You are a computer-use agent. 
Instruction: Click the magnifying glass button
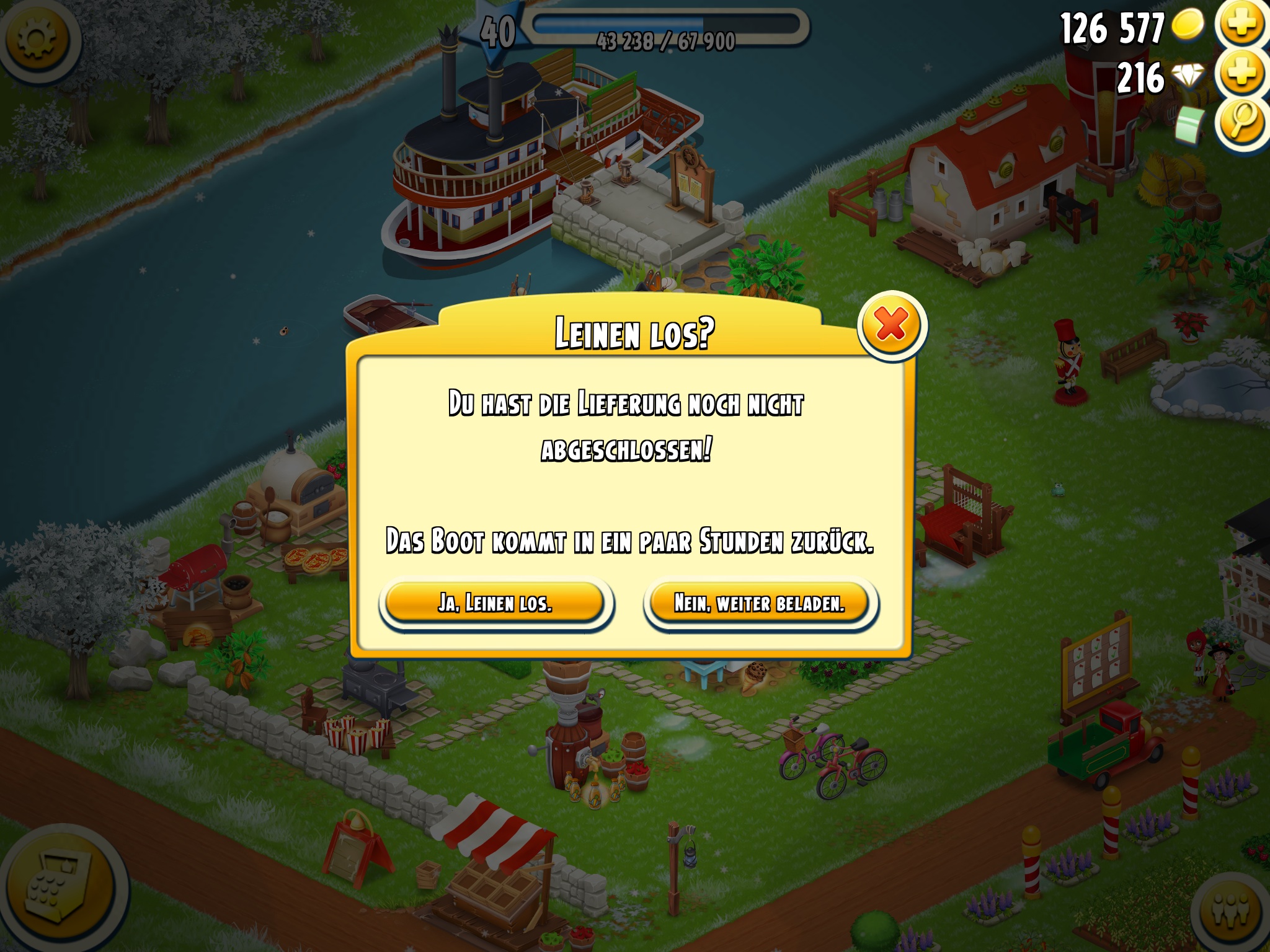click(1242, 122)
